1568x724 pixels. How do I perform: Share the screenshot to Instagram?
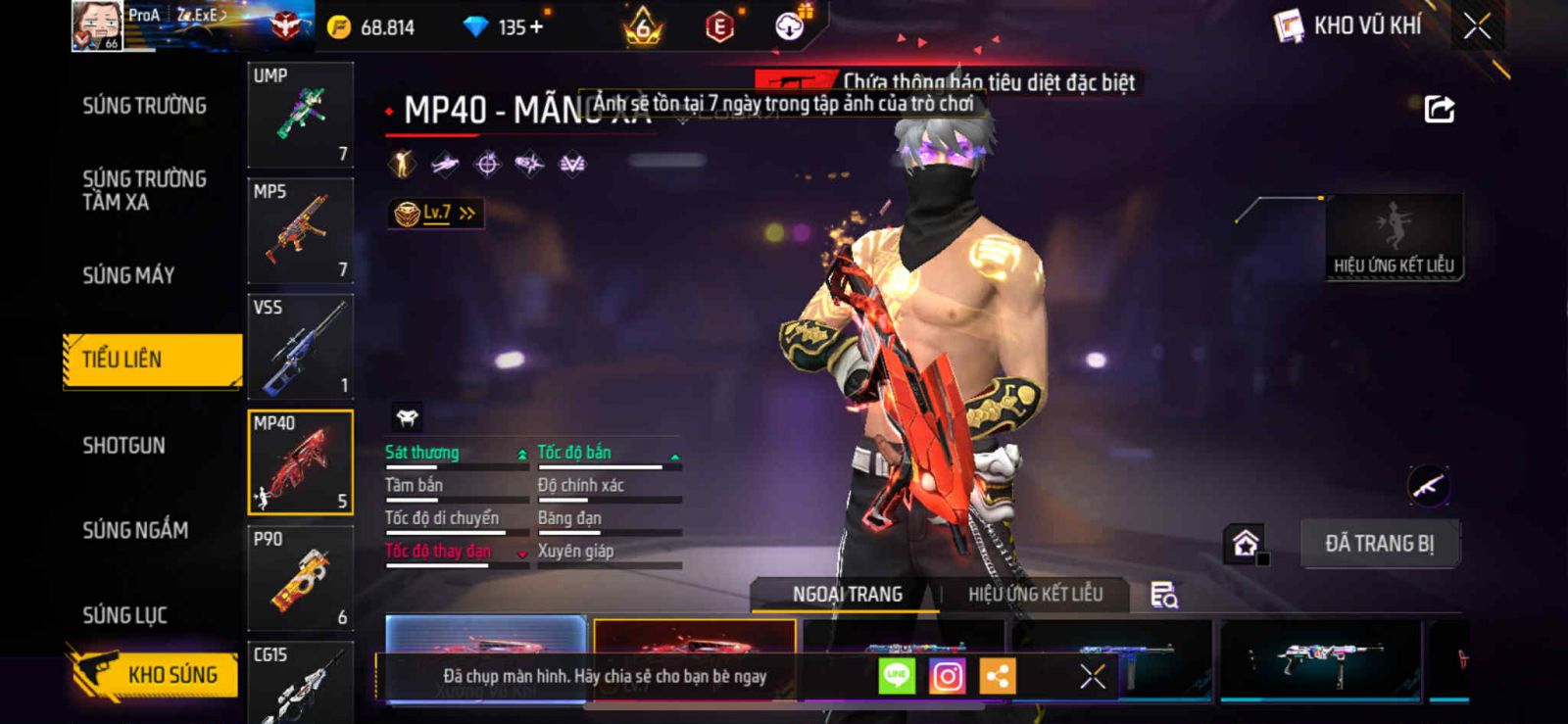947,676
